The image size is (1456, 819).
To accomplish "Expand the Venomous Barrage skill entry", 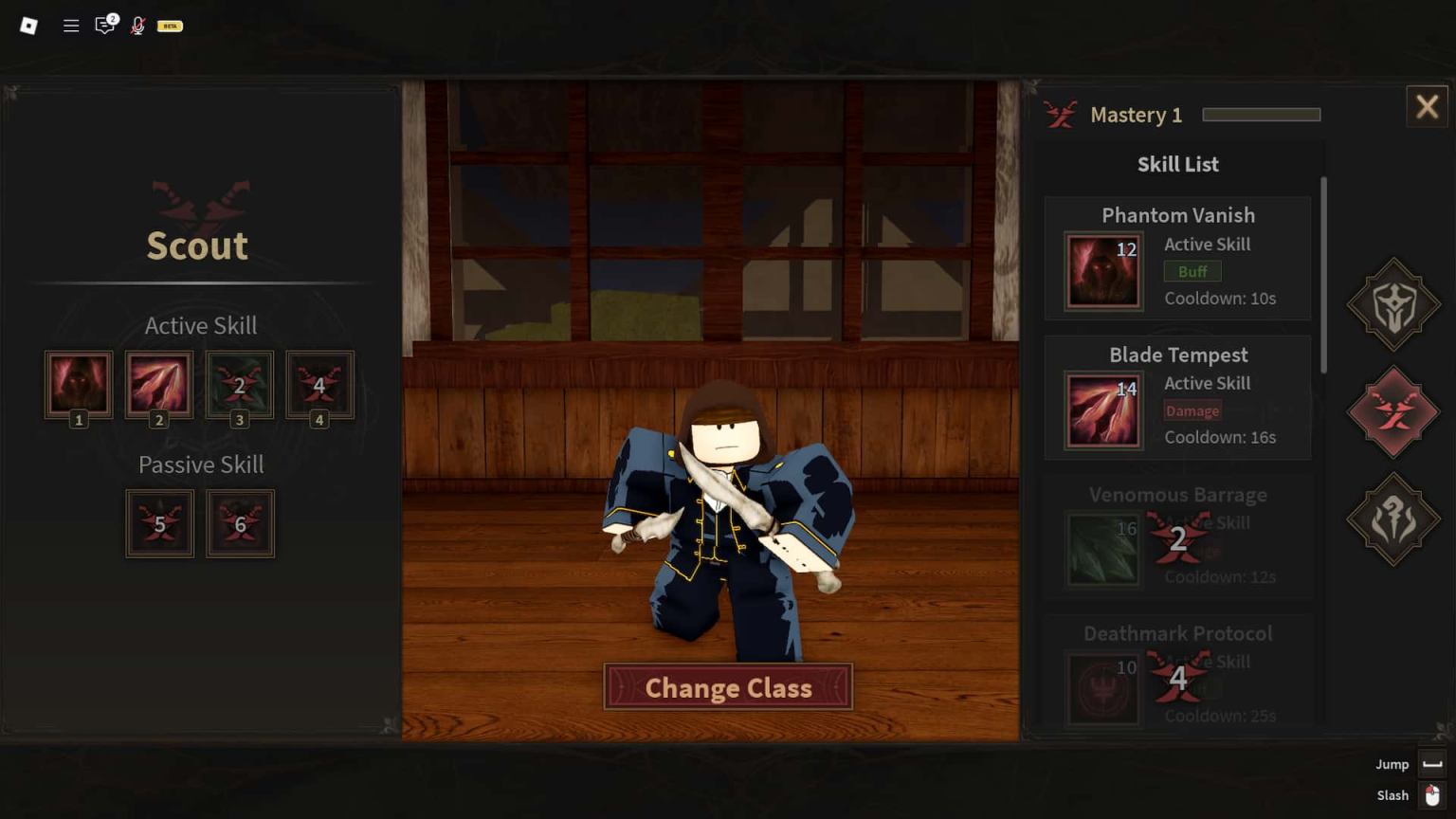I will point(1177,537).
